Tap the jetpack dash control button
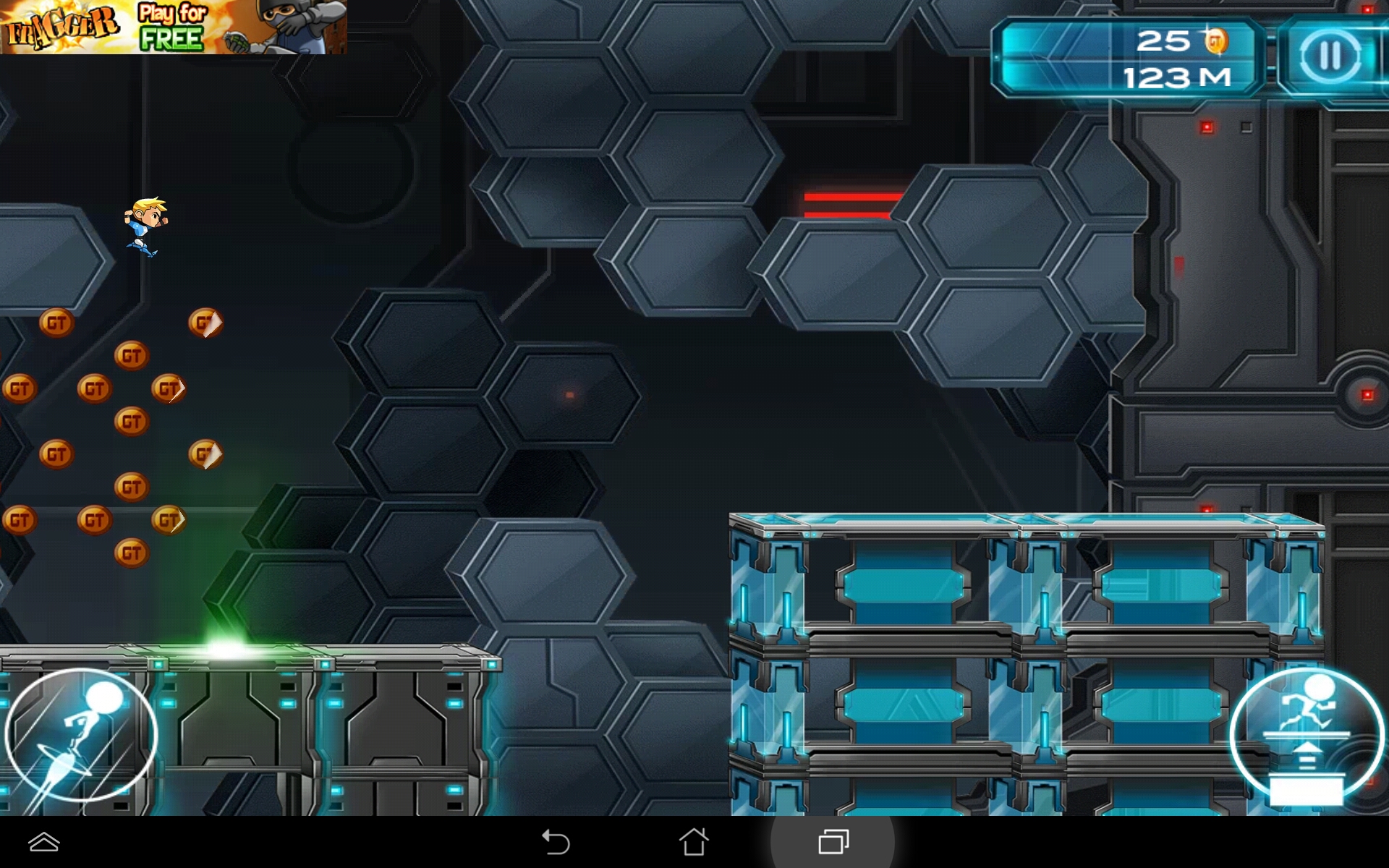The height and width of the screenshot is (868, 1389). (x=81, y=736)
